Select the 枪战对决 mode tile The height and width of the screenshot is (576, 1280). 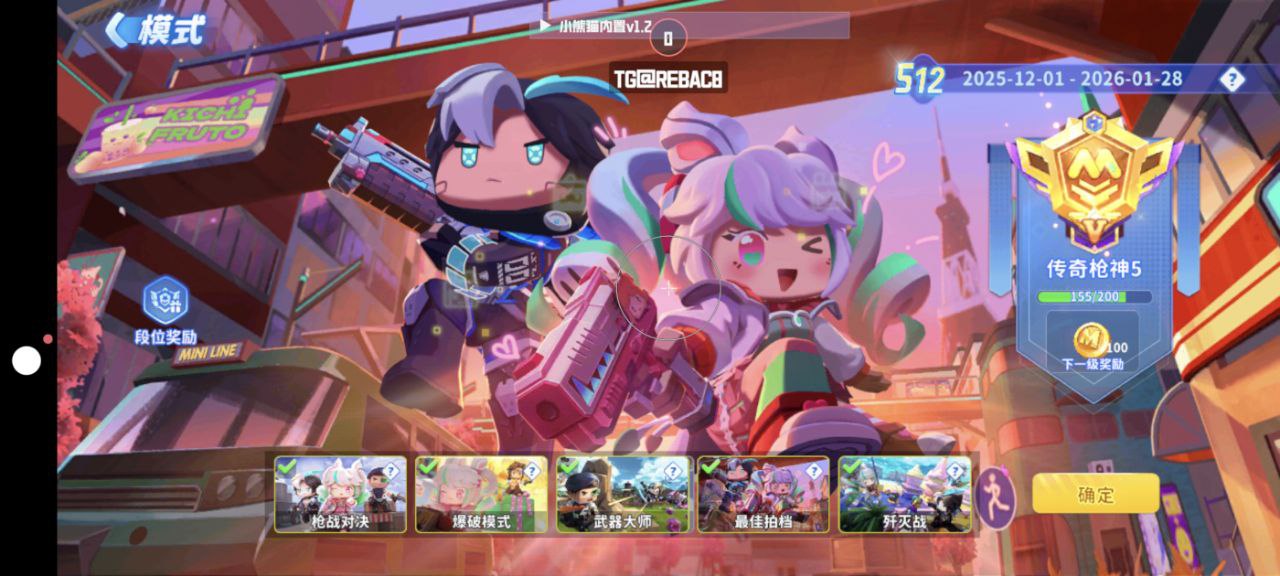(x=340, y=495)
